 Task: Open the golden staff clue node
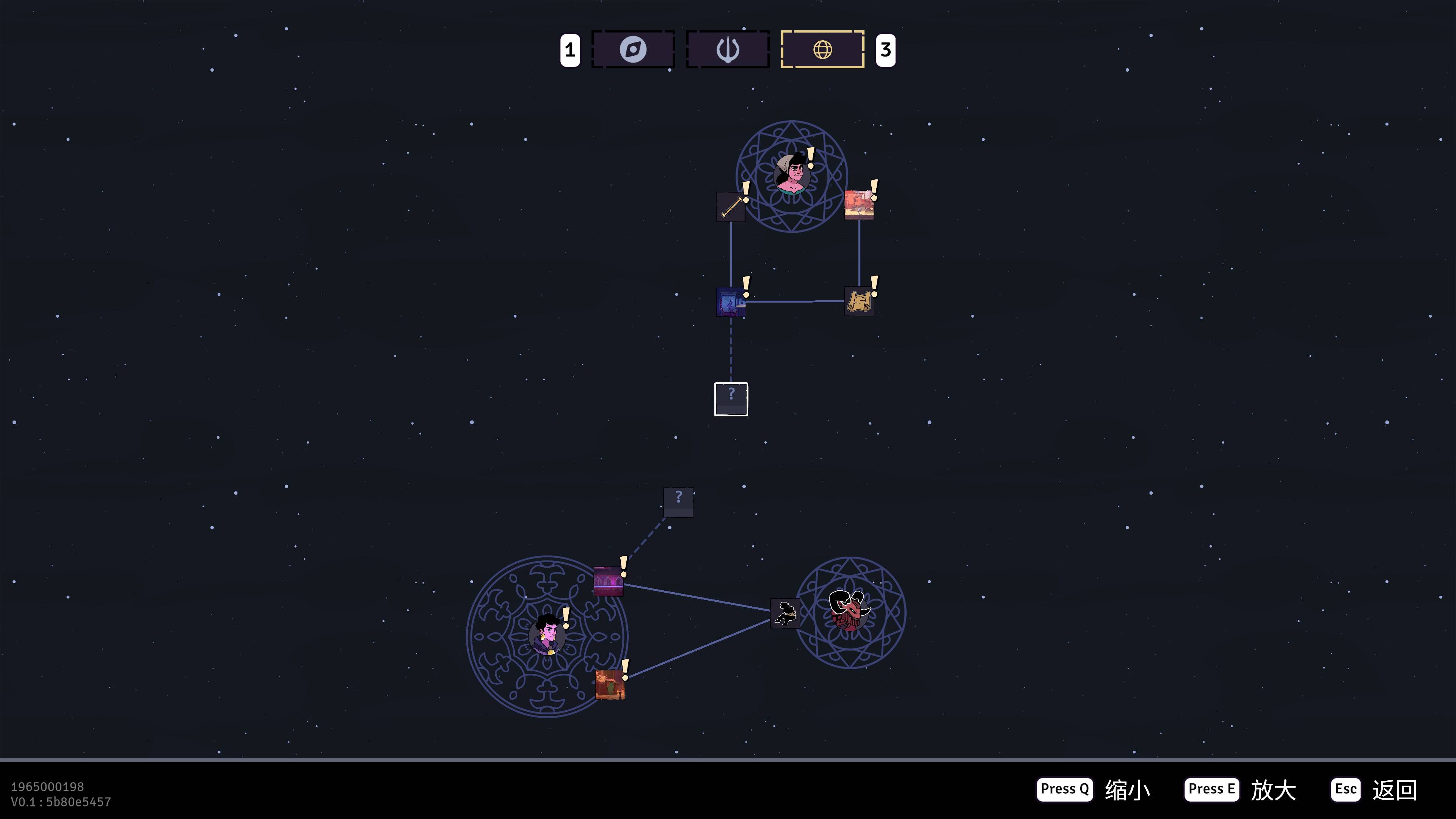click(731, 207)
